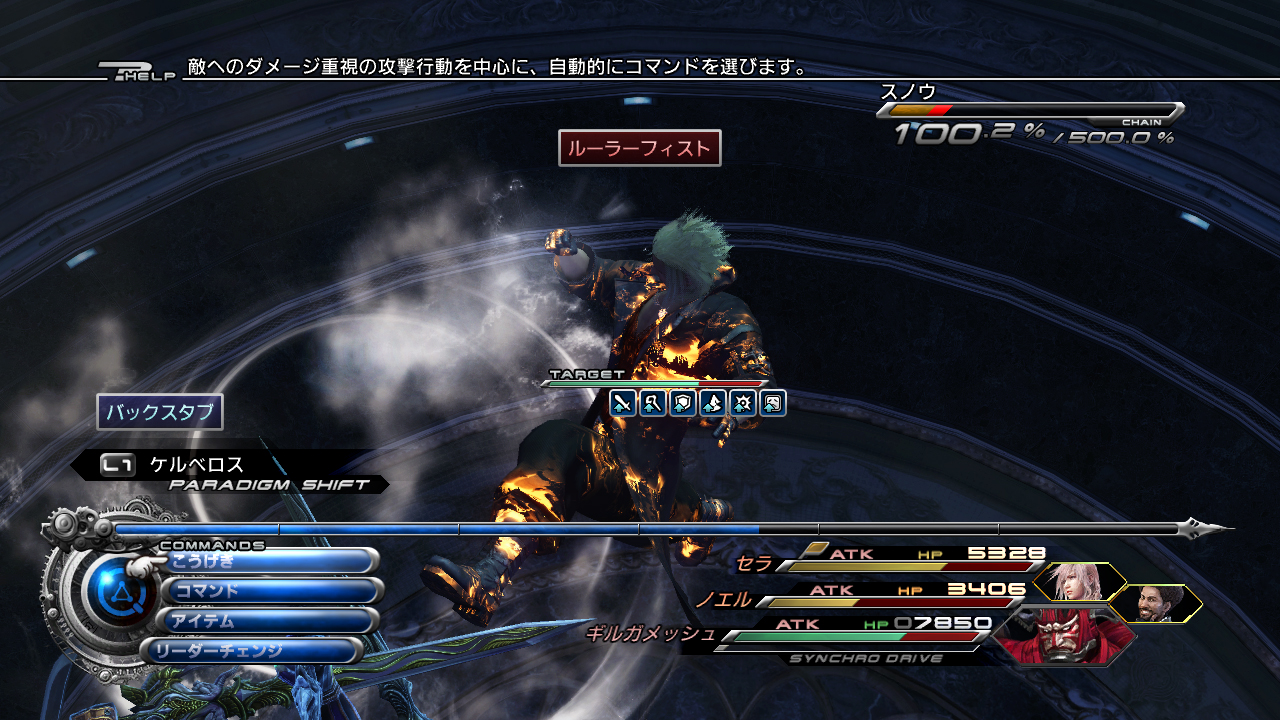The image size is (1280, 720).
Task: Click the mask face buff icon
Action: pos(773,403)
